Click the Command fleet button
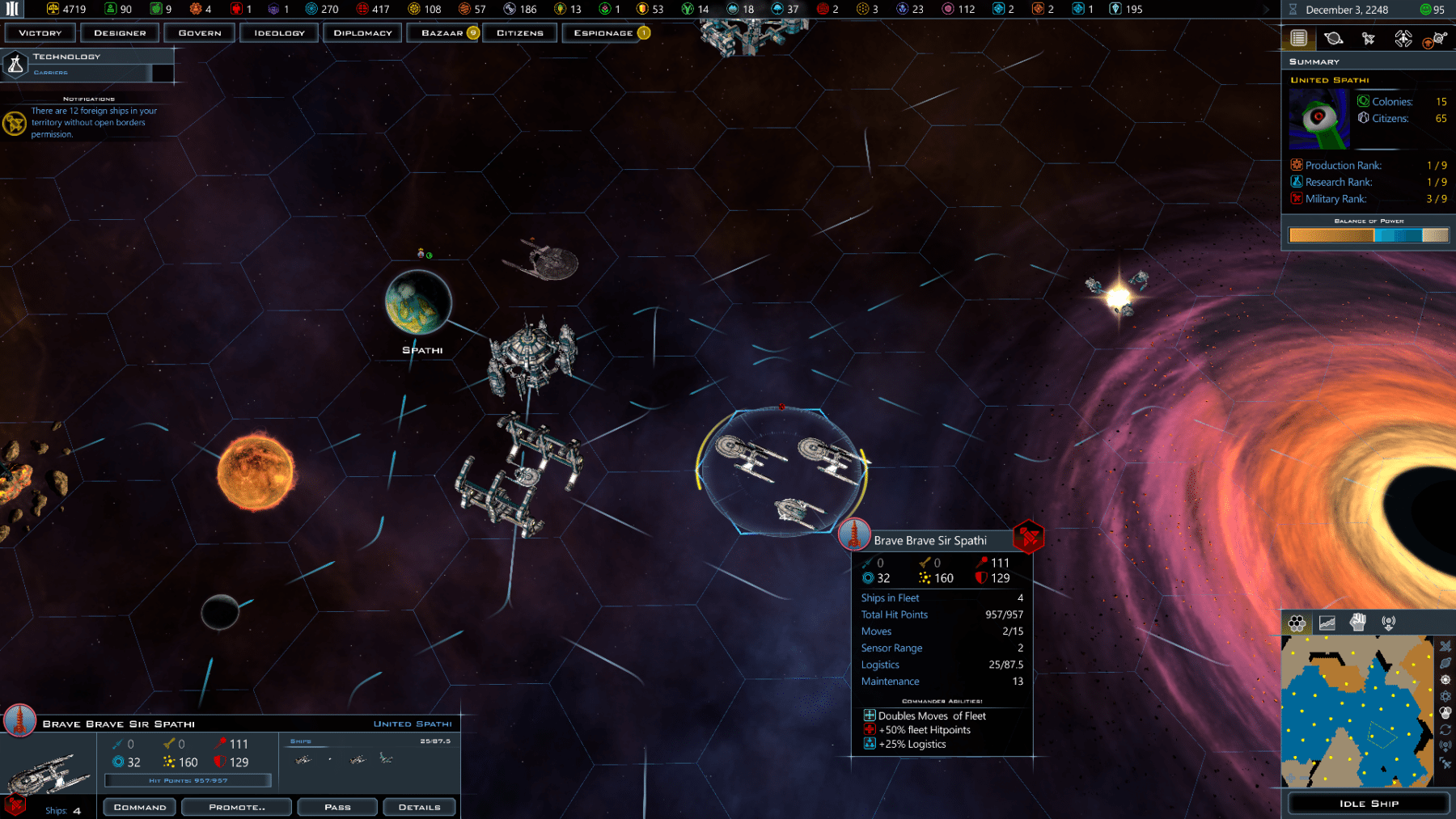The image size is (1456, 819). pyautogui.click(x=140, y=807)
